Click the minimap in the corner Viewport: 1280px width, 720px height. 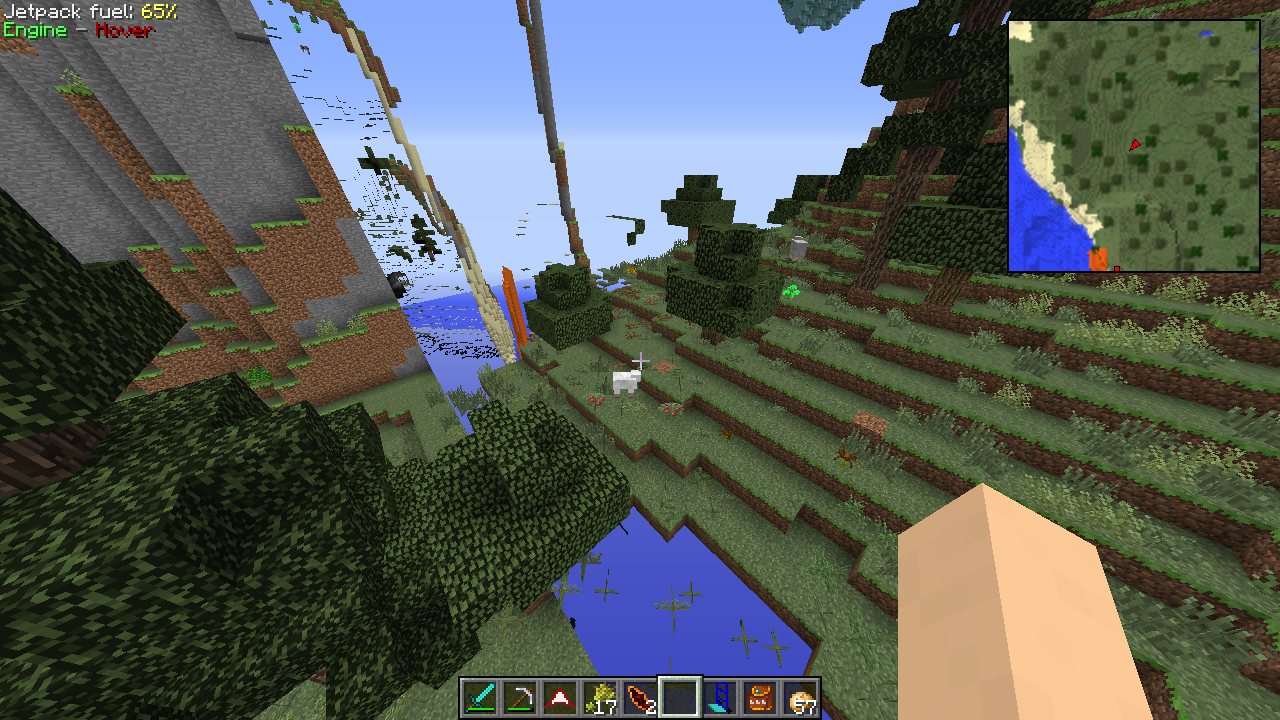1133,146
